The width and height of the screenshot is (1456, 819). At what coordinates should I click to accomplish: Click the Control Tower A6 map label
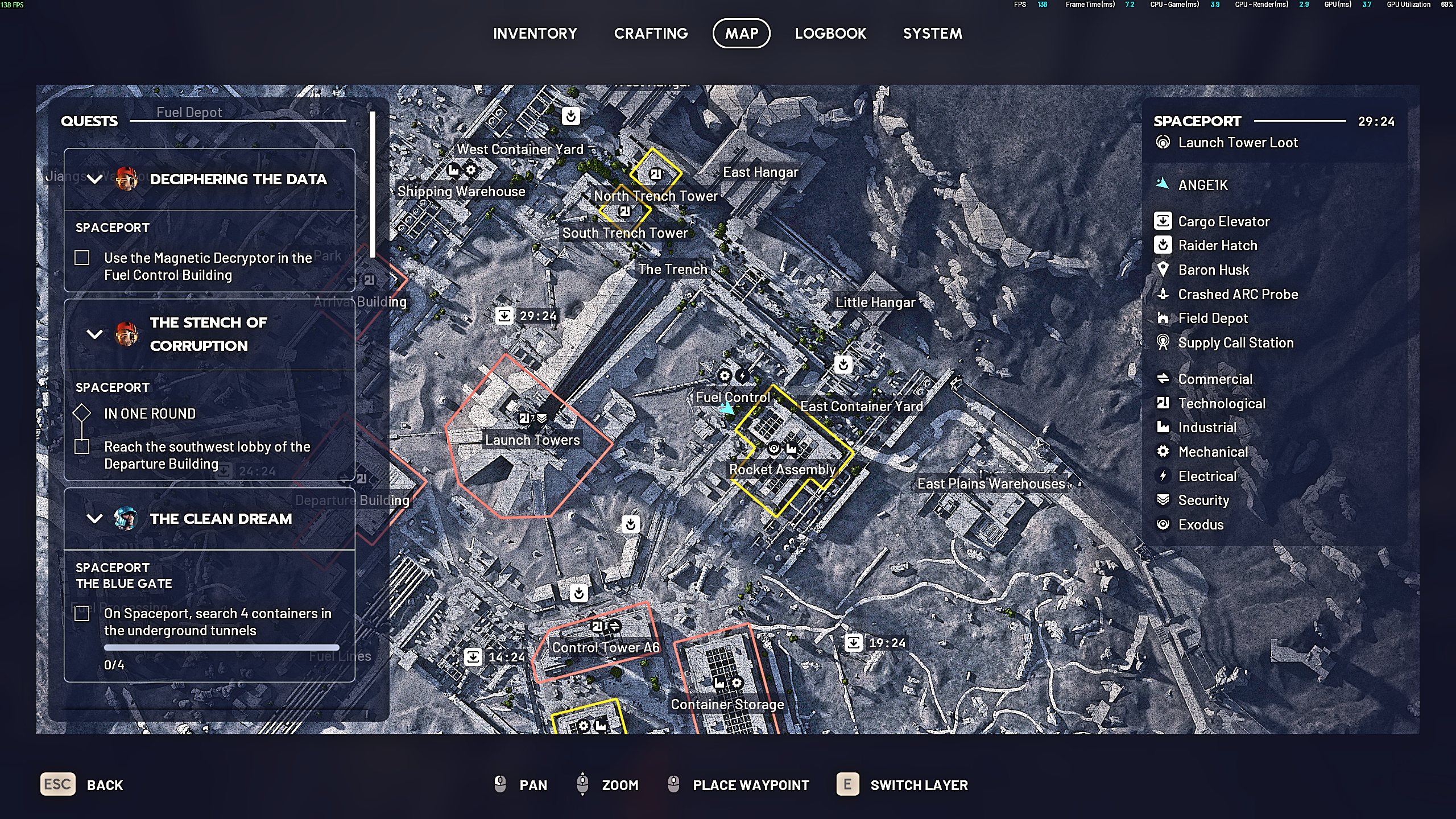point(606,647)
